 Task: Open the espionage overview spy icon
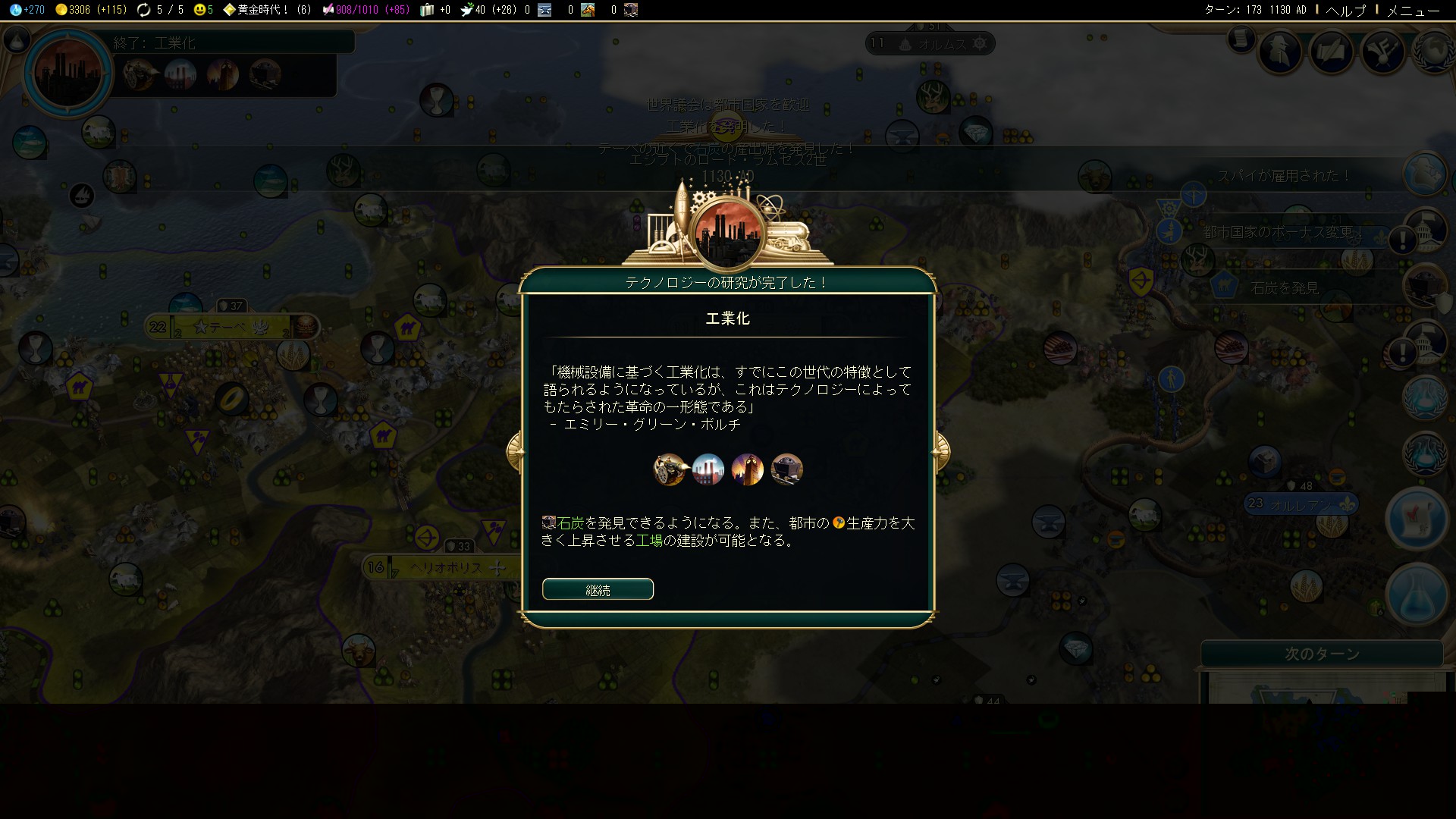(x=1280, y=52)
